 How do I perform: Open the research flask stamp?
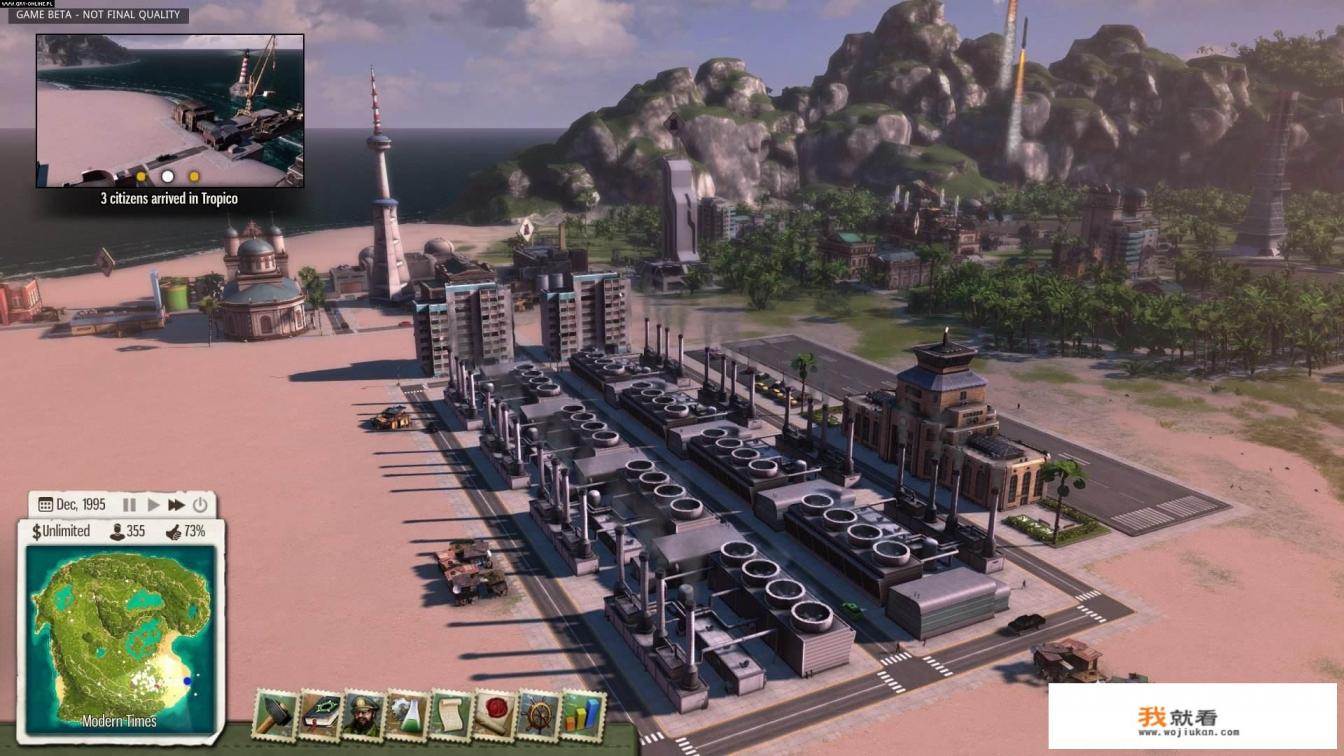pos(406,715)
